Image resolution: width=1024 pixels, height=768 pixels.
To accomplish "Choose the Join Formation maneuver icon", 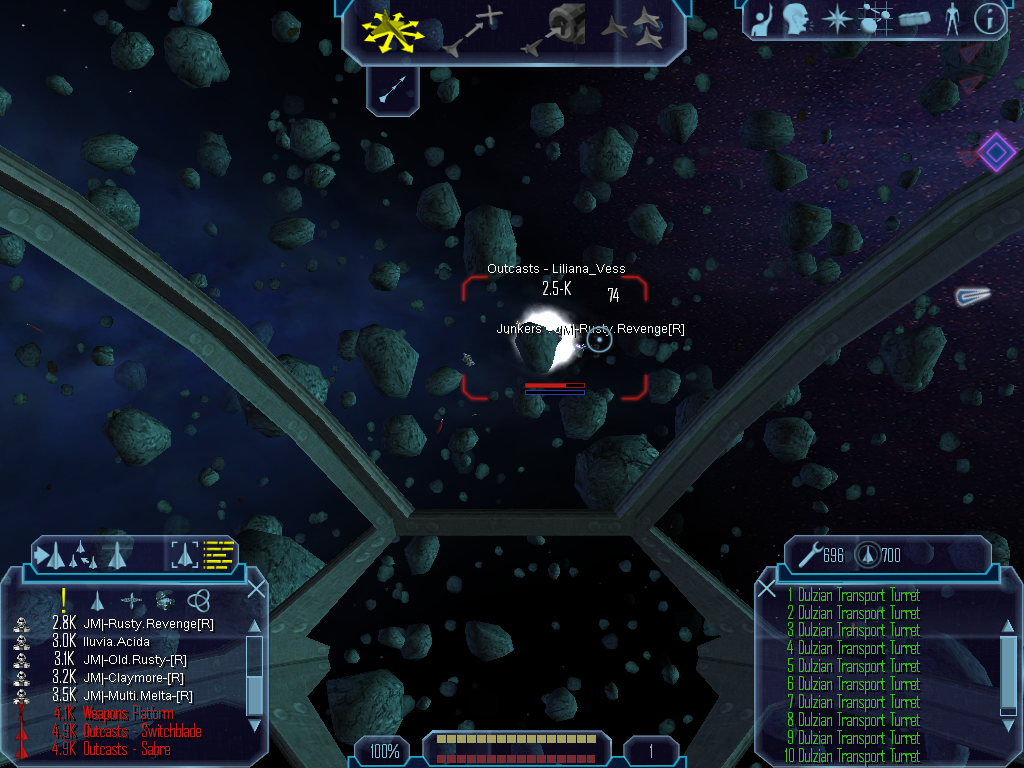I will click(633, 28).
